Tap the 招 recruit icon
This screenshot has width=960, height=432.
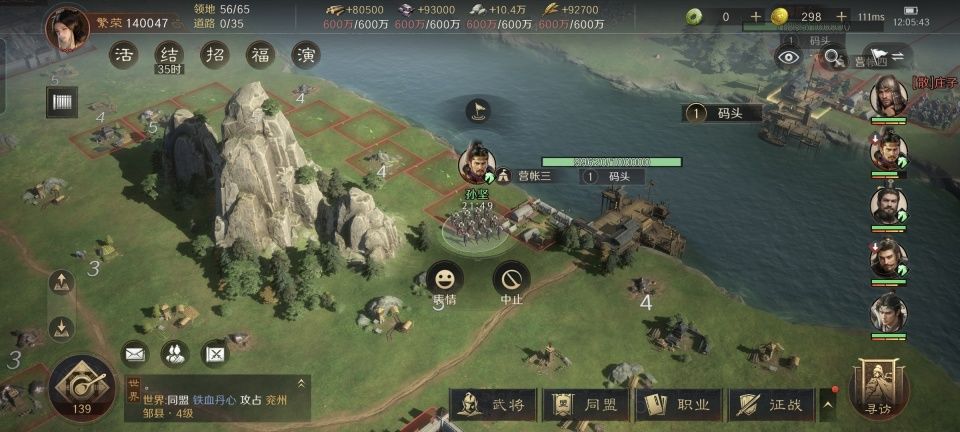214,54
